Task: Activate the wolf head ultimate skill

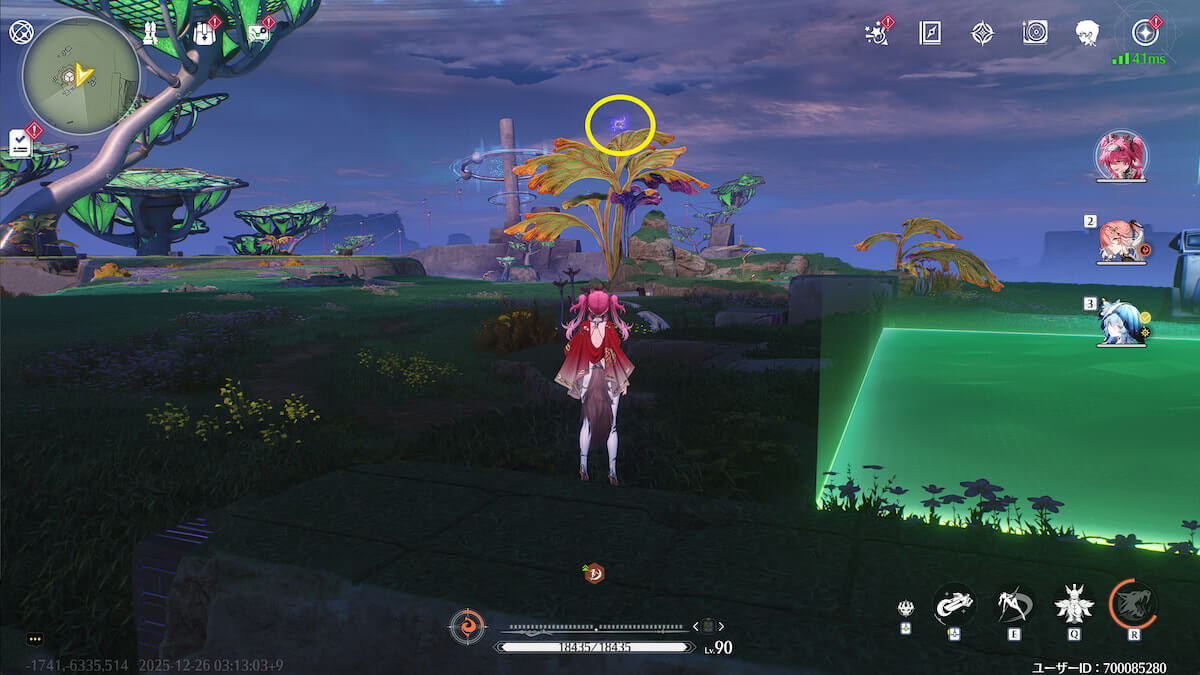Action: [1133, 604]
